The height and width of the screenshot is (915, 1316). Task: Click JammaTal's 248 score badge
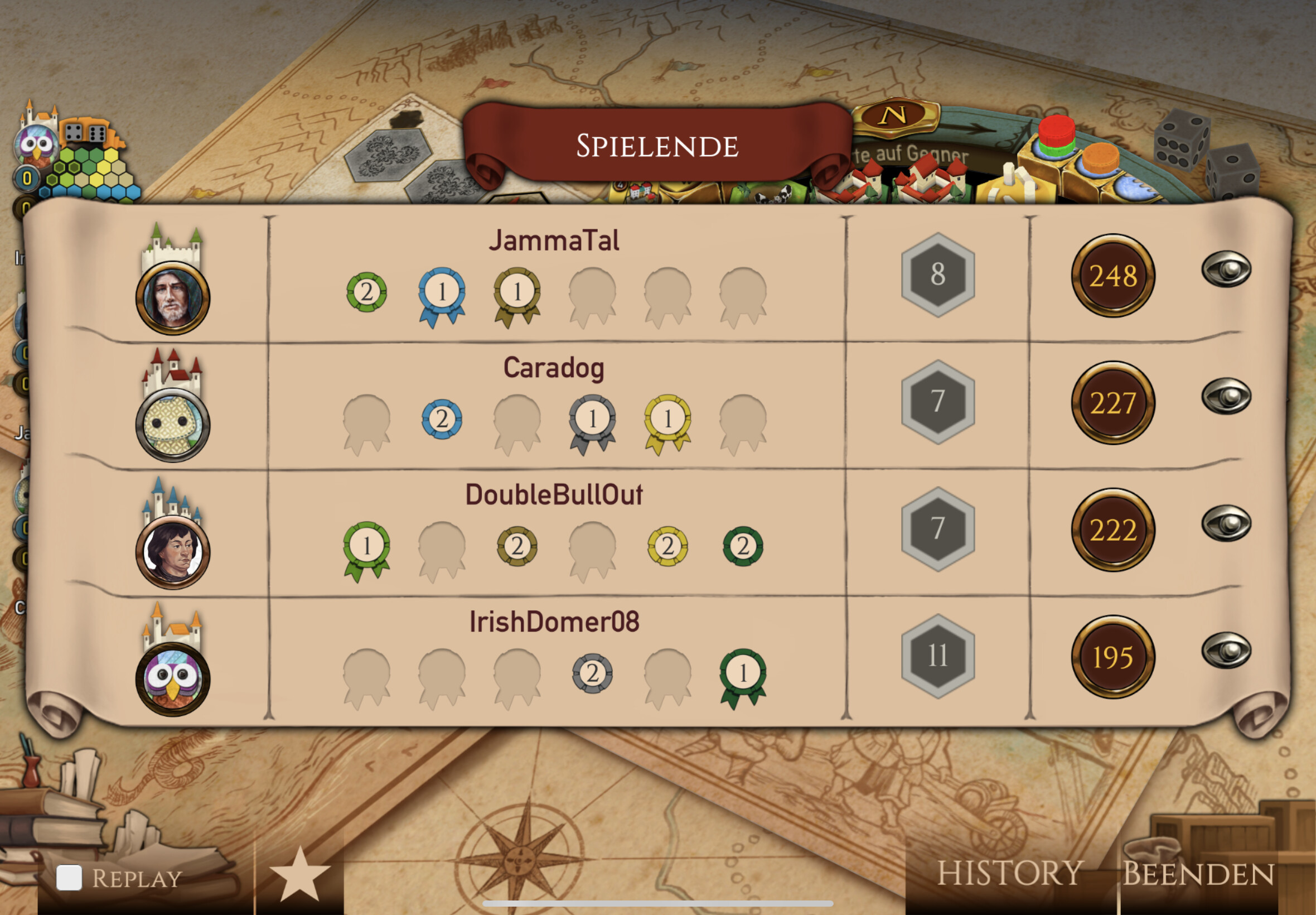[1112, 276]
